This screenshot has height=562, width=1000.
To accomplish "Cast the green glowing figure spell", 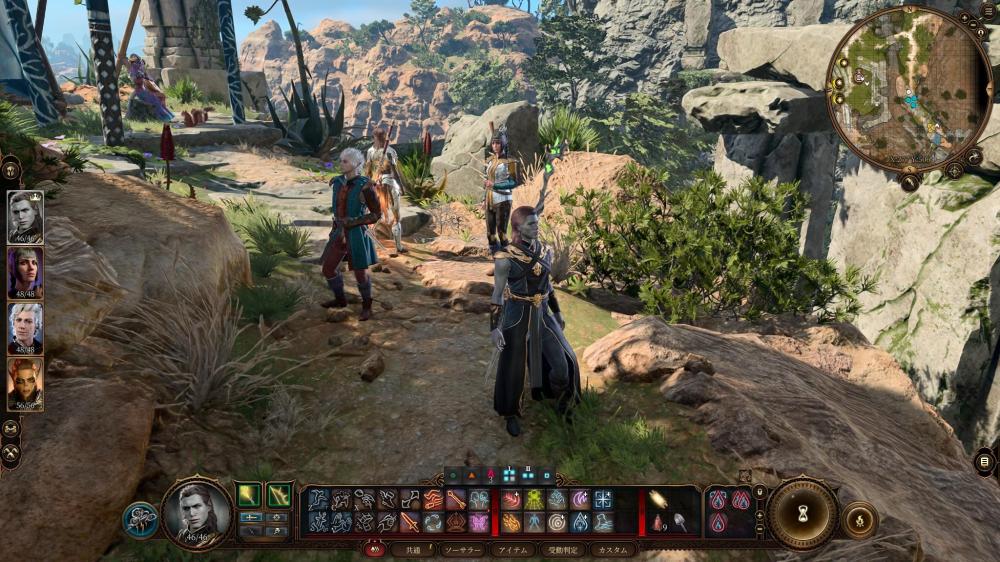I will [534, 499].
